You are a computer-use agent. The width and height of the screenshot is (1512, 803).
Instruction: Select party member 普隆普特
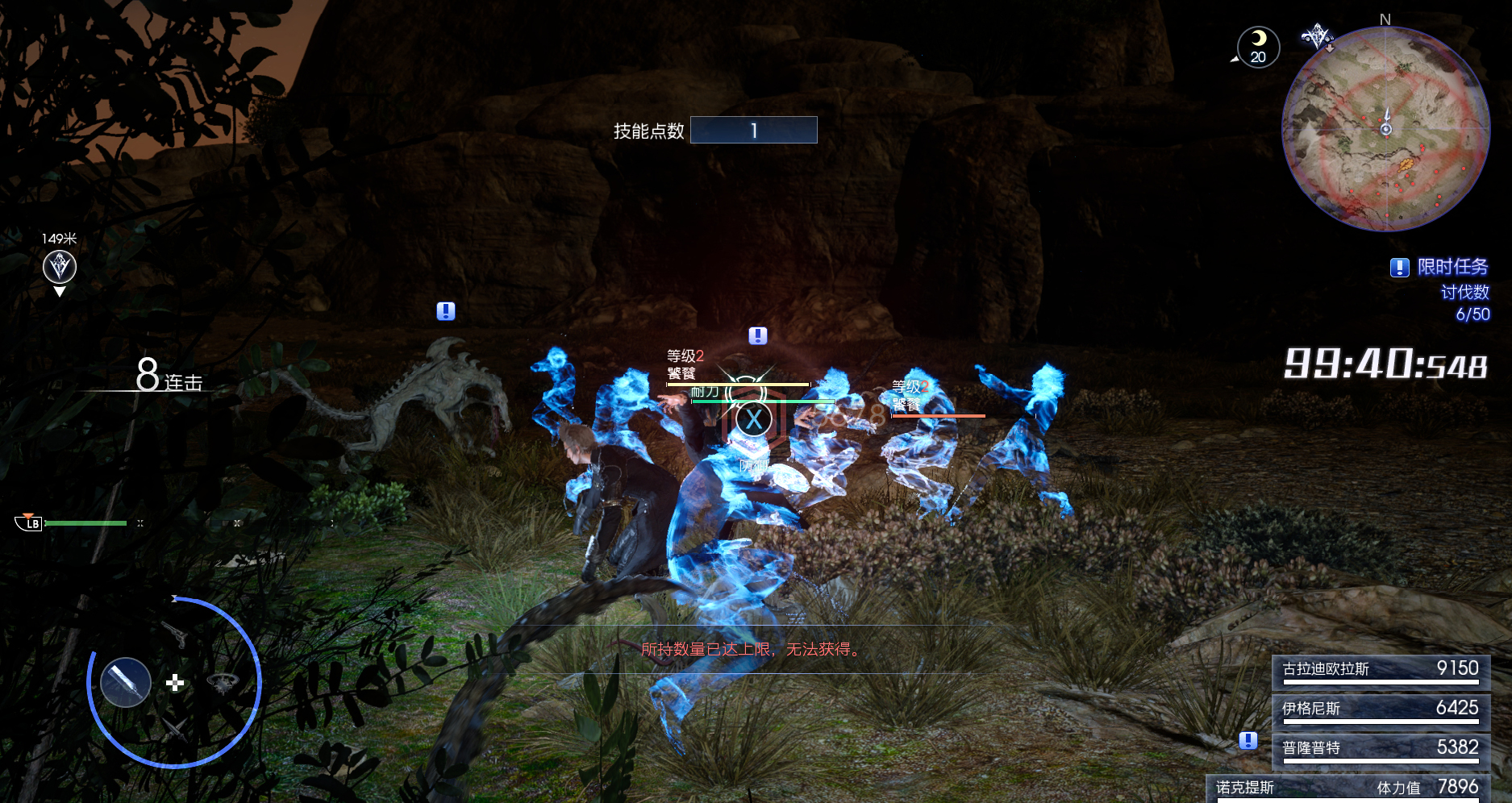click(x=1381, y=749)
